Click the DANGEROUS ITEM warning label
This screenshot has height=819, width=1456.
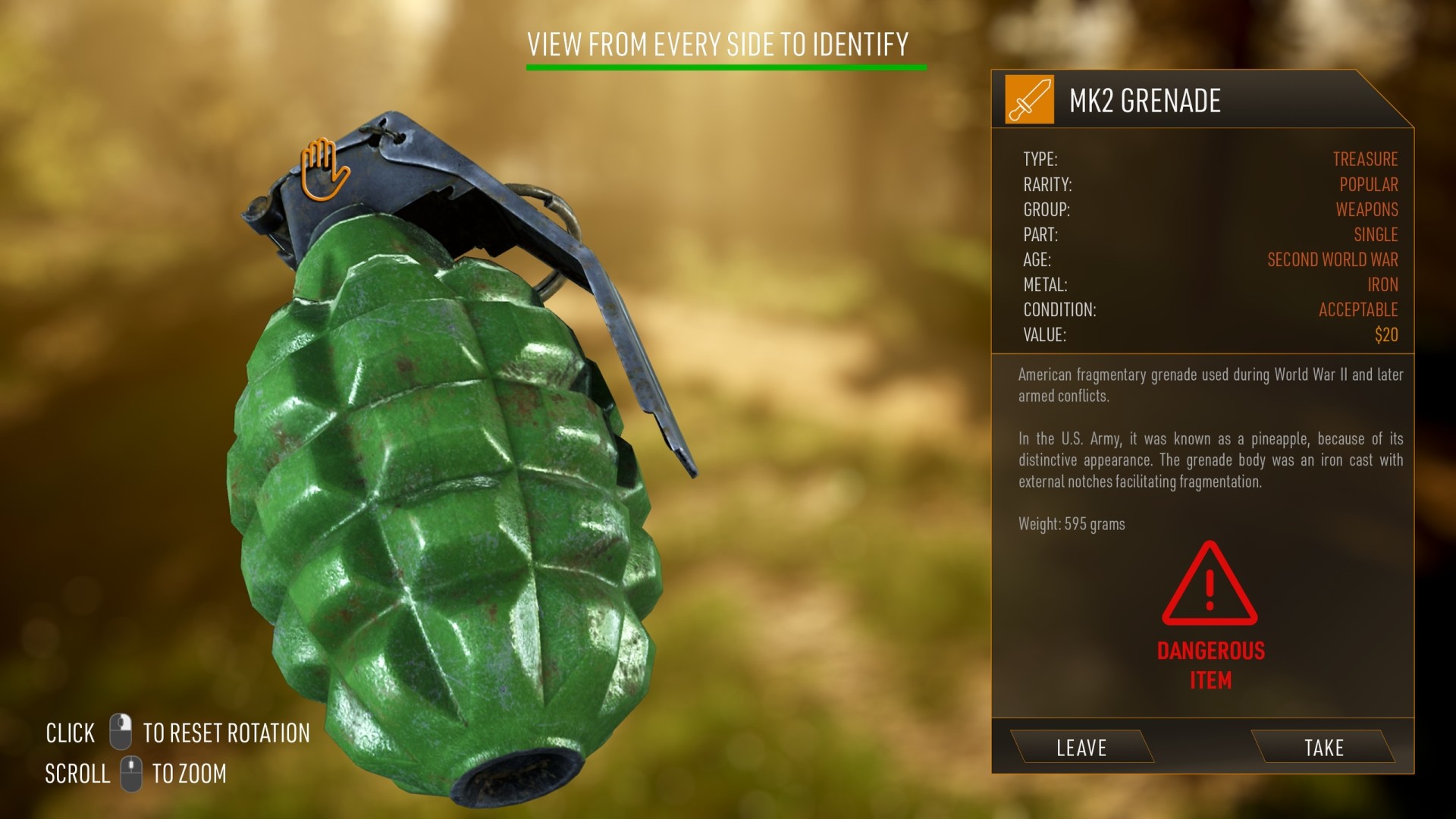point(1211,664)
